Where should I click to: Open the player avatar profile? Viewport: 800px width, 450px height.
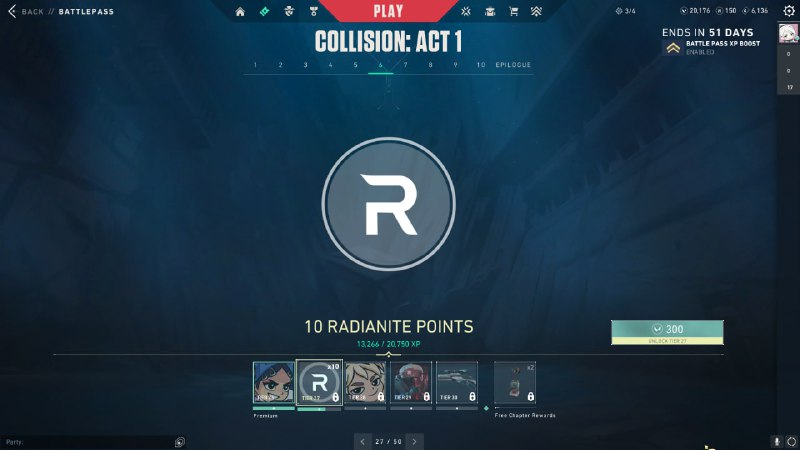pyautogui.click(x=789, y=35)
